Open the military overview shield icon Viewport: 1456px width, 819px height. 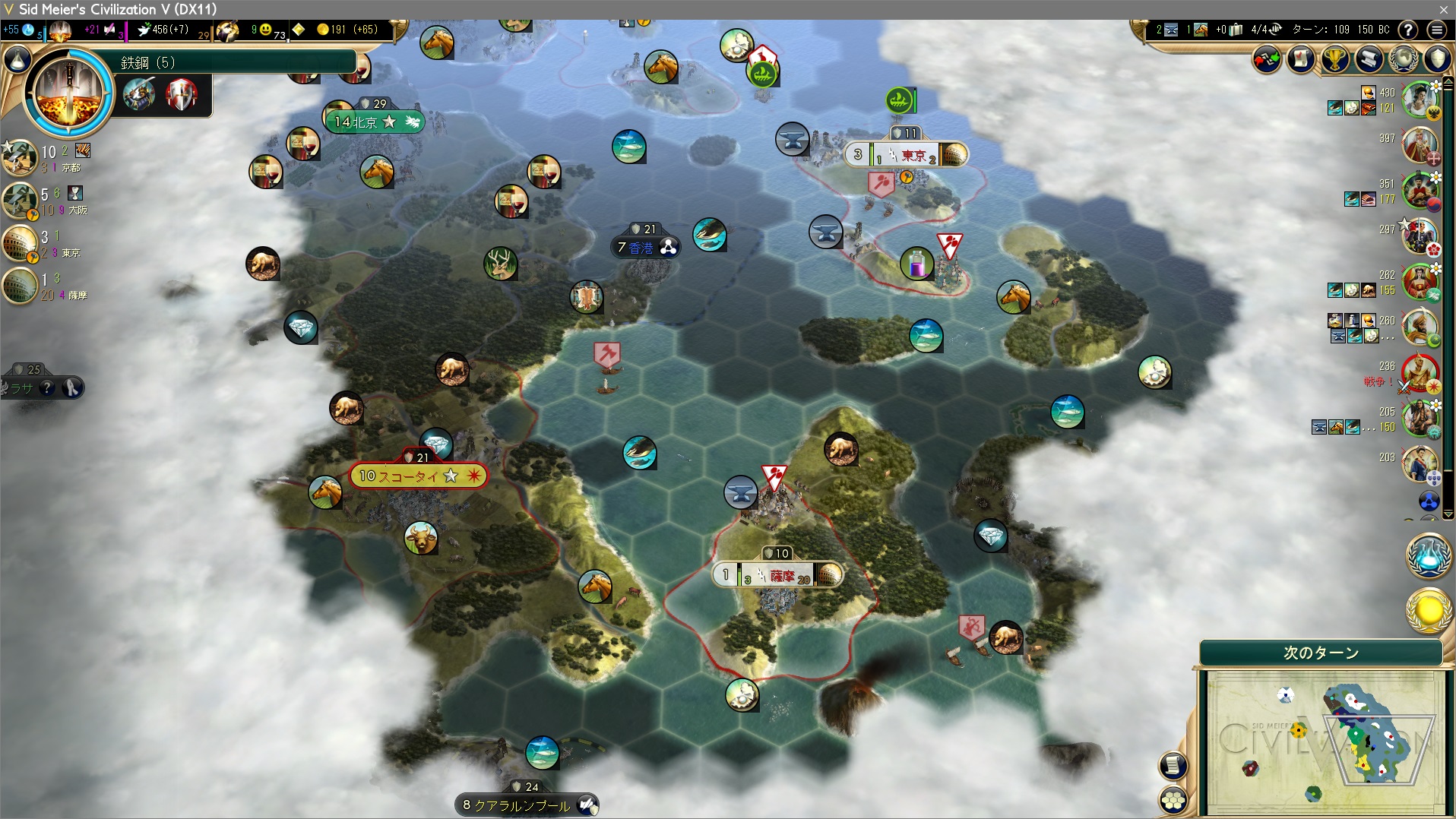pyautogui.click(x=1436, y=59)
